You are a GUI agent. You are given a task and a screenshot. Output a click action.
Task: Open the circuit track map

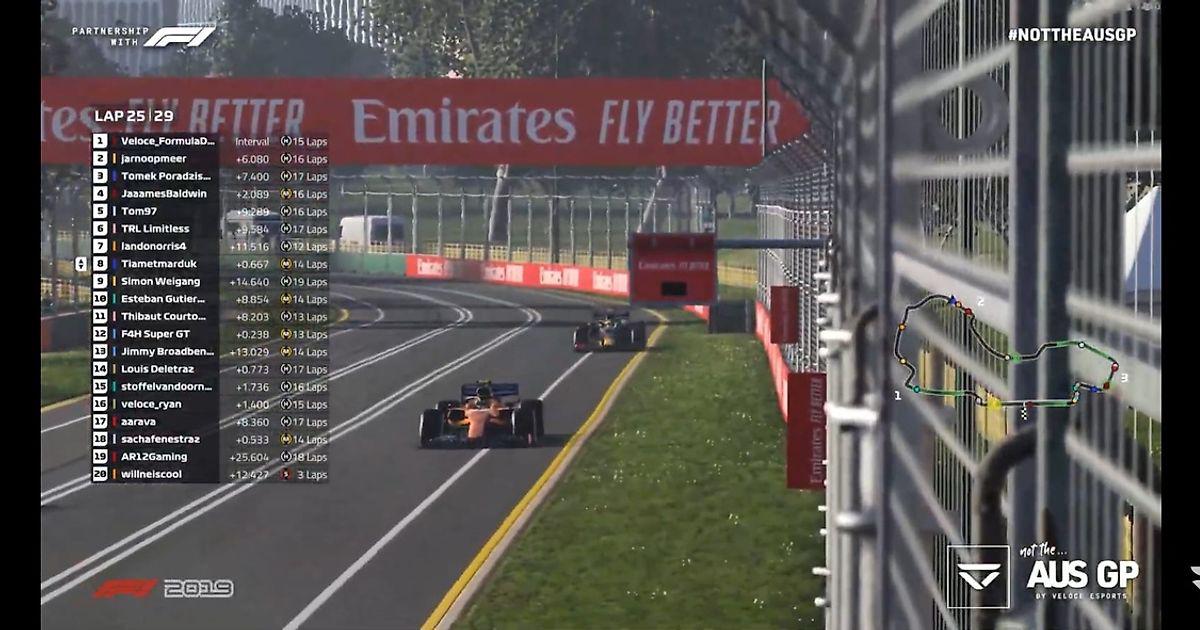point(1007,355)
